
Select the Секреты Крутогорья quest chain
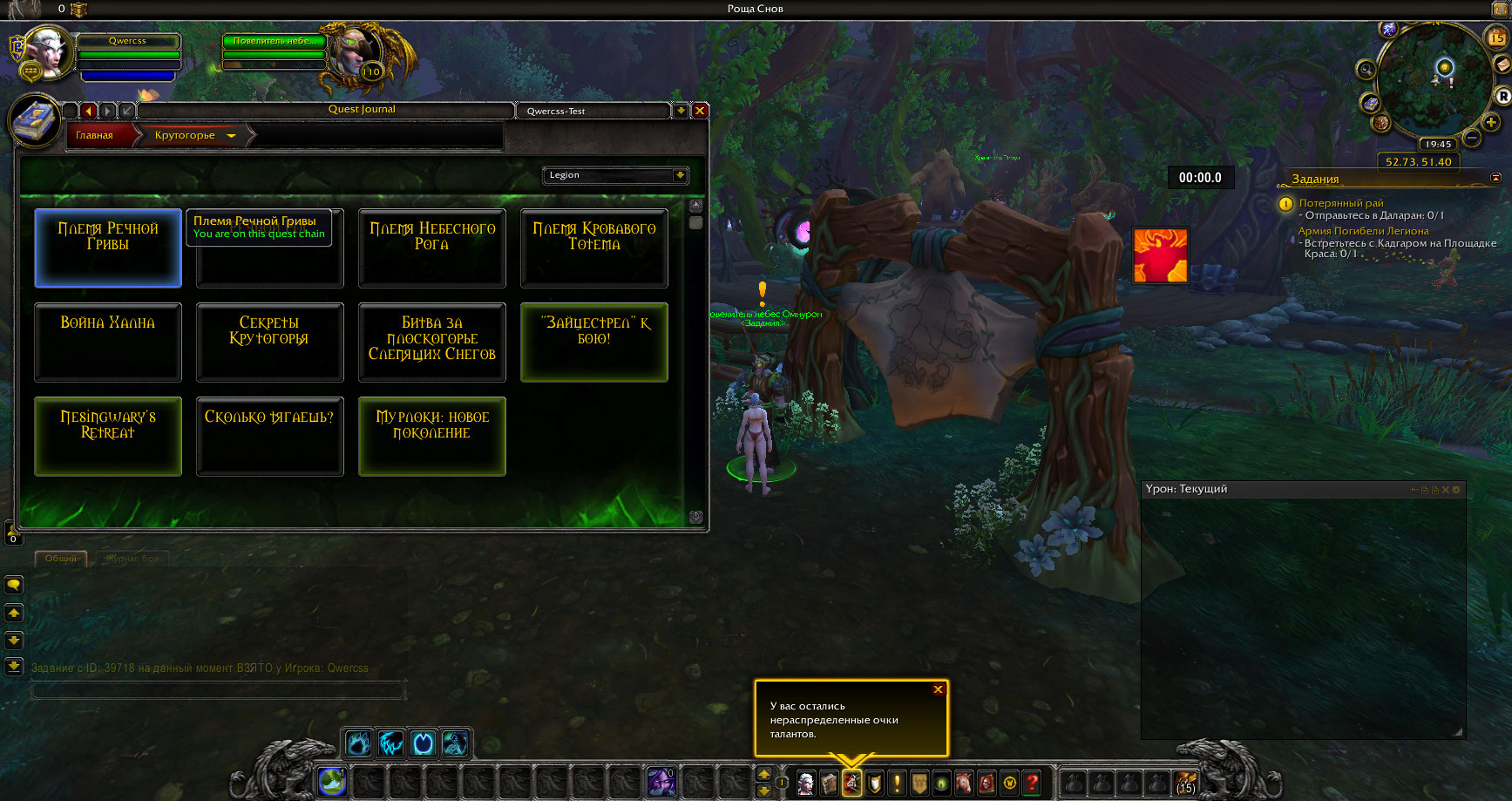269,342
